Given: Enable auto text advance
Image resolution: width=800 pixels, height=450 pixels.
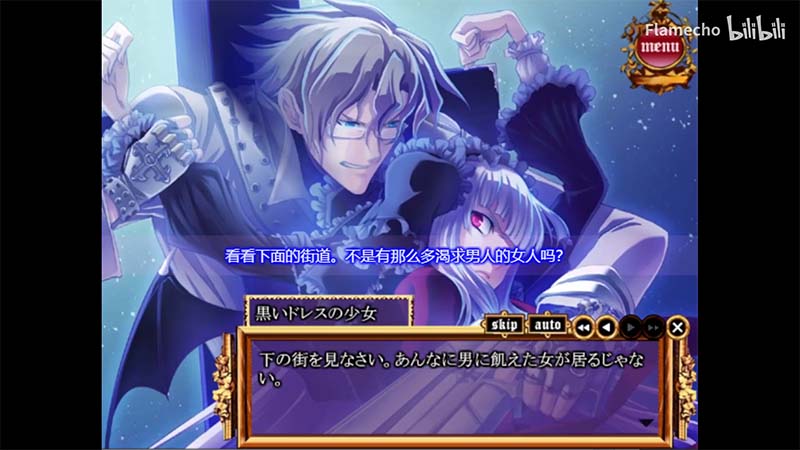Looking at the screenshot, I should [546, 325].
